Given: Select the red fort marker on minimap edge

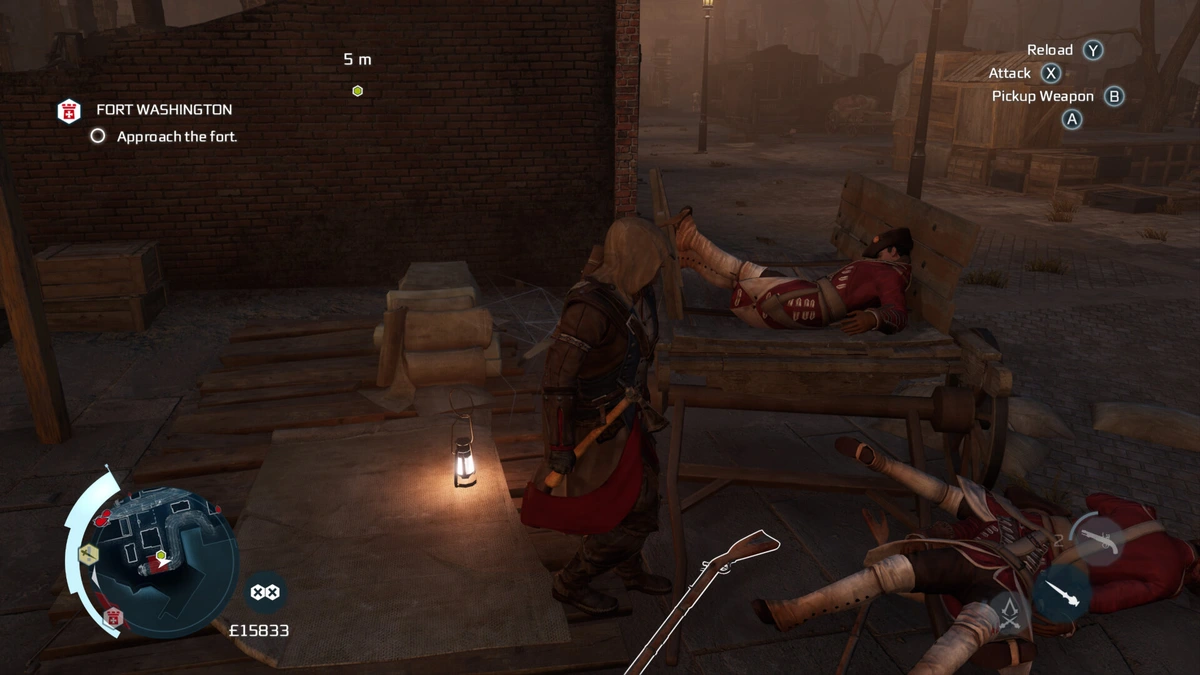Looking at the screenshot, I should point(113,616).
